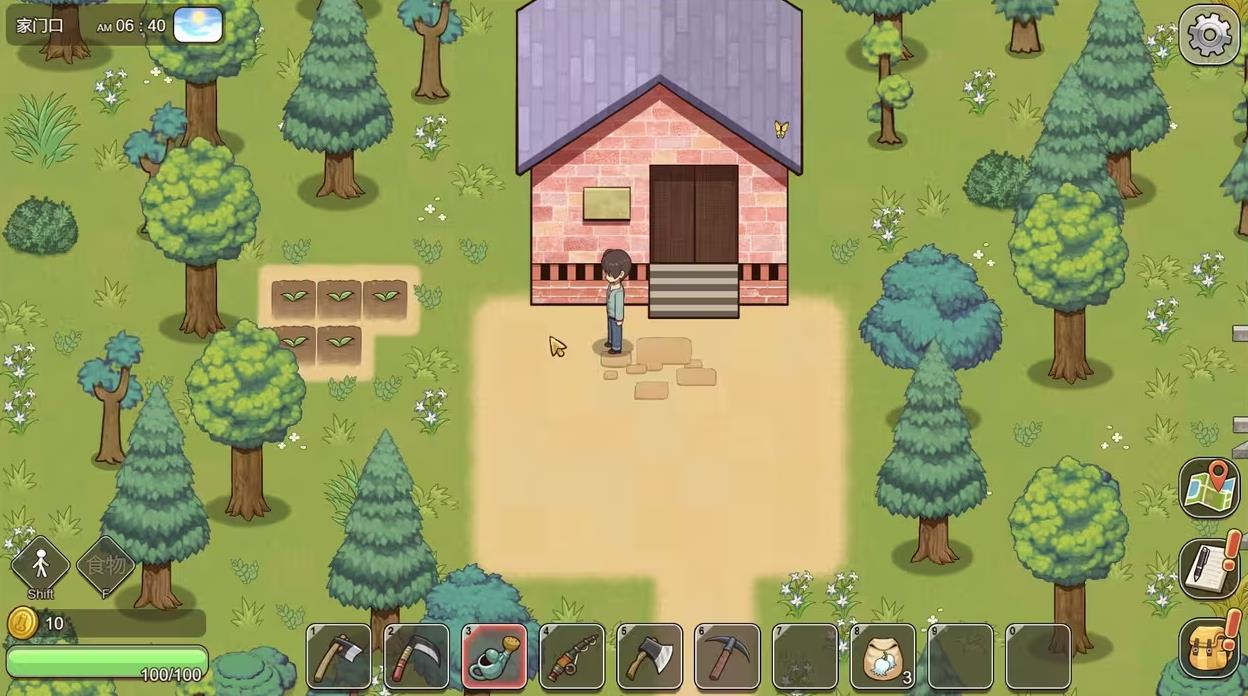Screen dimensions: 1248x696
Task: Open the backpack inventory
Action: click(1208, 648)
